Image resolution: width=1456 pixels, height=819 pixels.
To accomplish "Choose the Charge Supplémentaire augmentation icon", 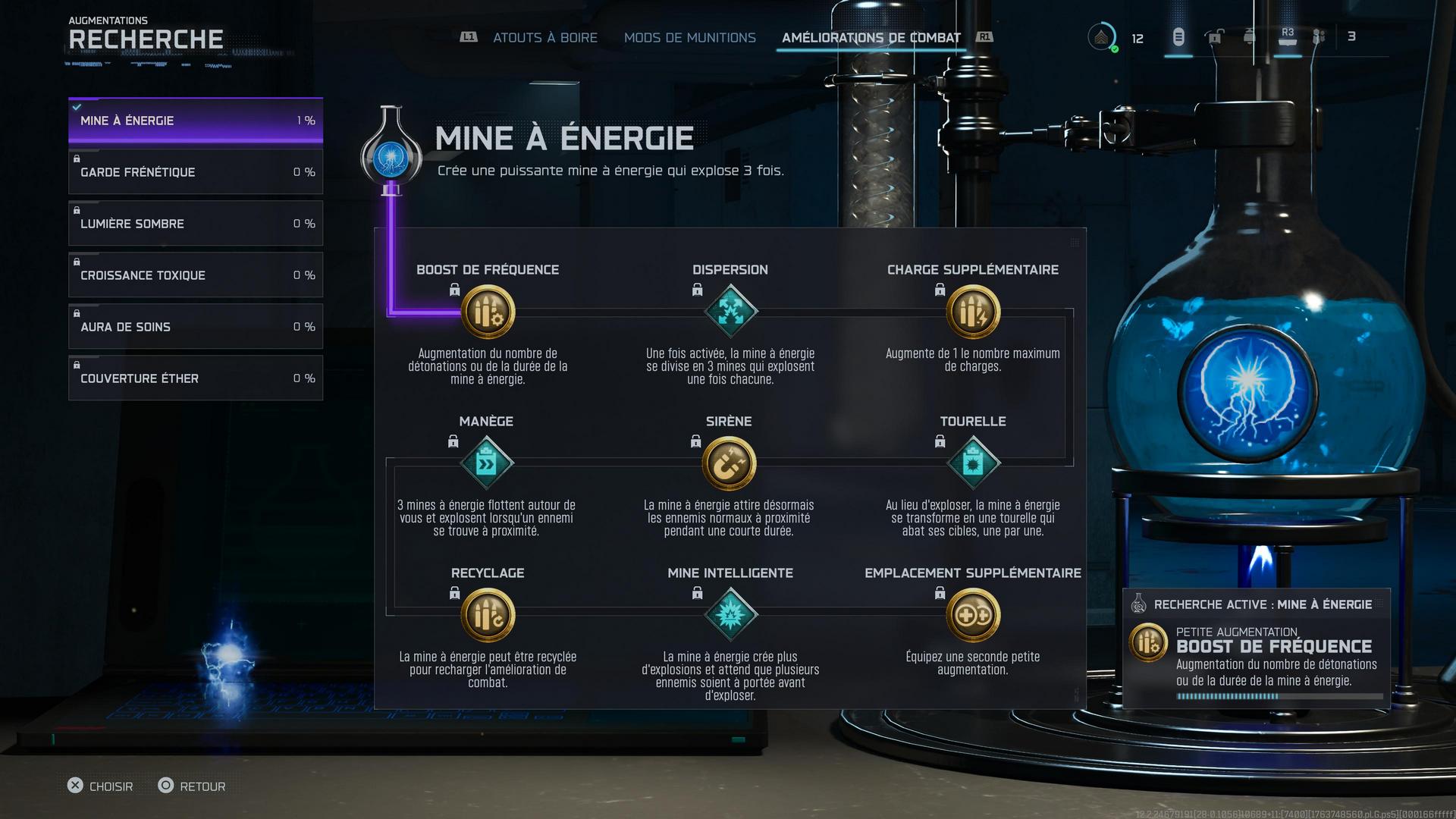I will pos(973,312).
